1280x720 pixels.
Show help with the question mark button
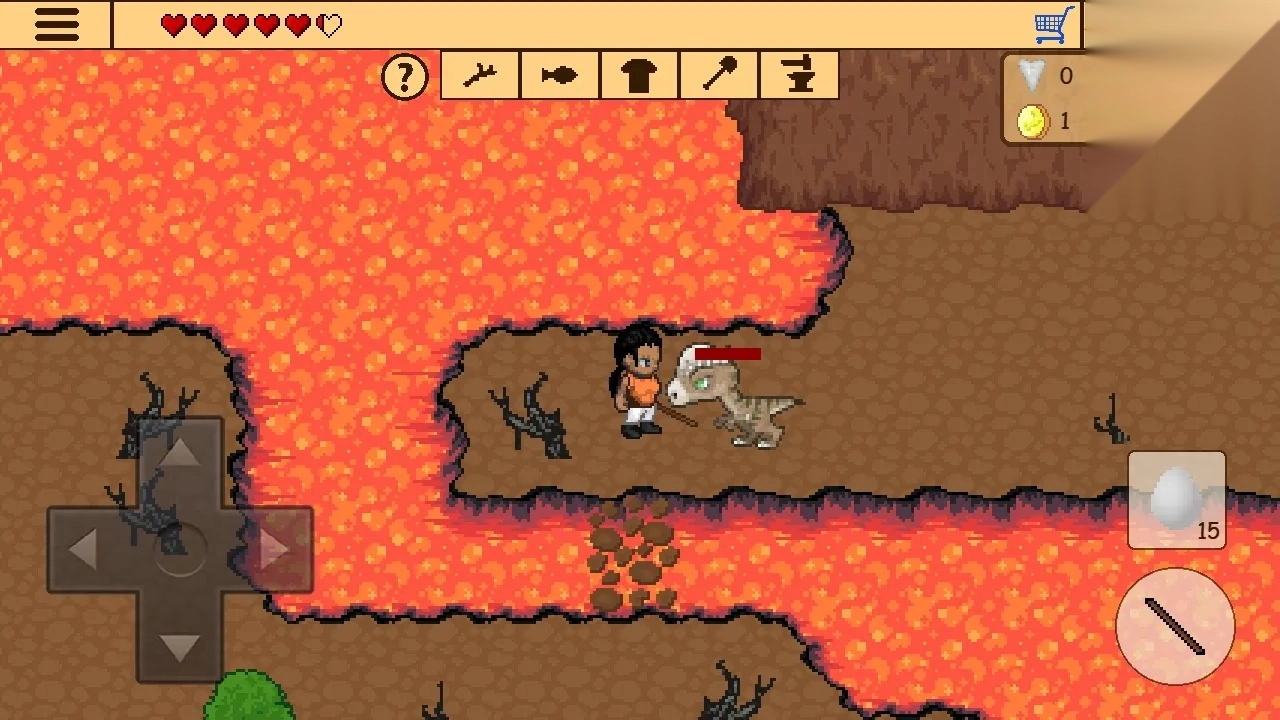405,76
